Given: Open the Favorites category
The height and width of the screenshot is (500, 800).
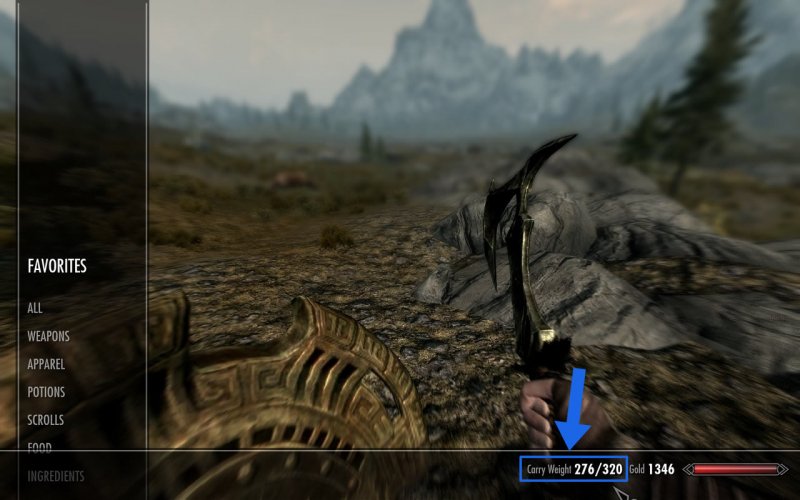Looking at the screenshot, I should point(57,266).
